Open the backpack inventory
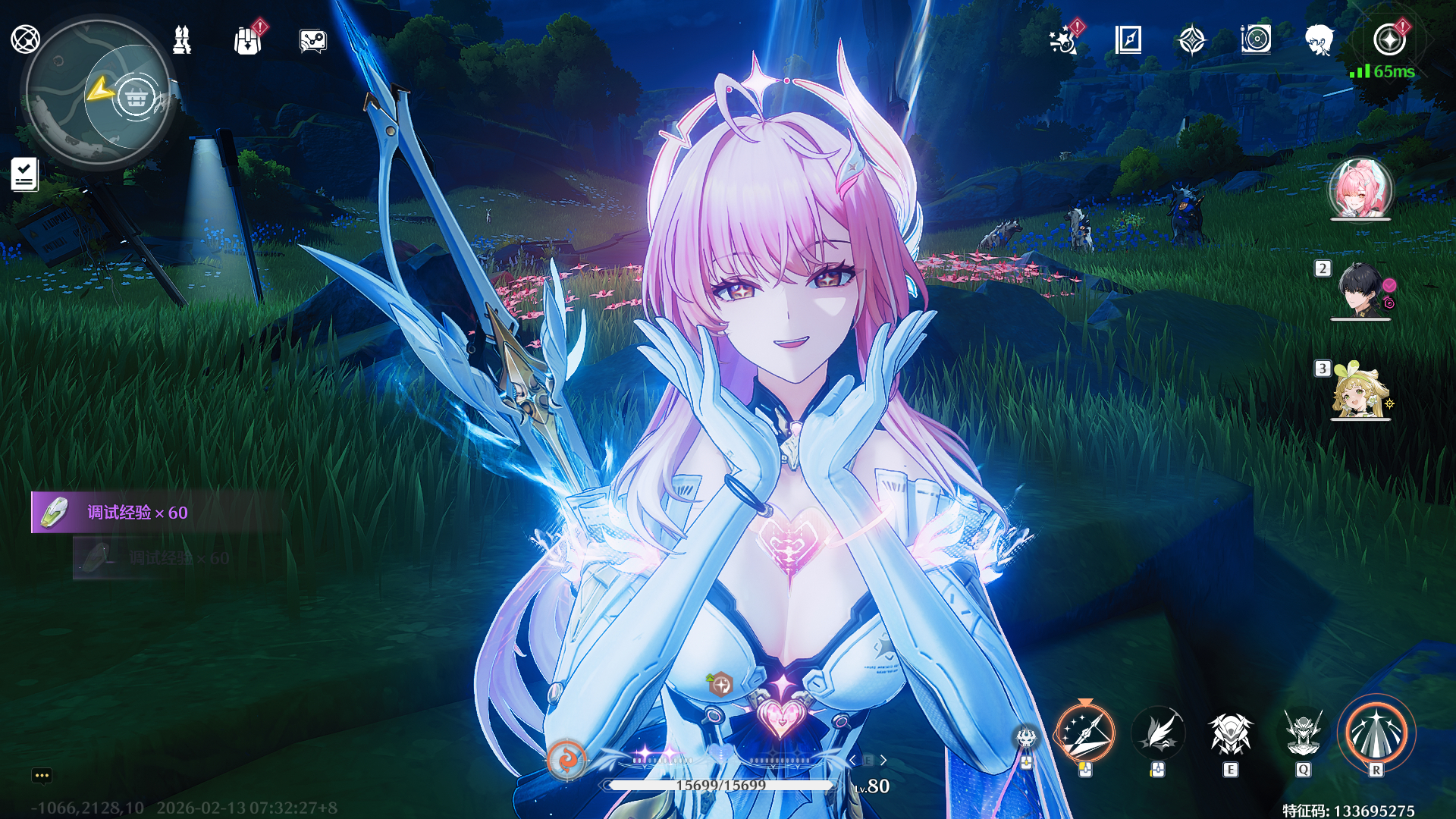 pyautogui.click(x=247, y=40)
